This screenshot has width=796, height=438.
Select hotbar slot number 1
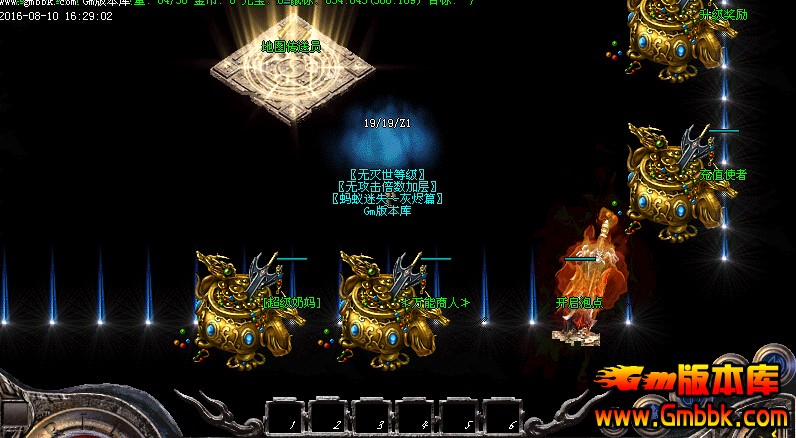[284, 416]
